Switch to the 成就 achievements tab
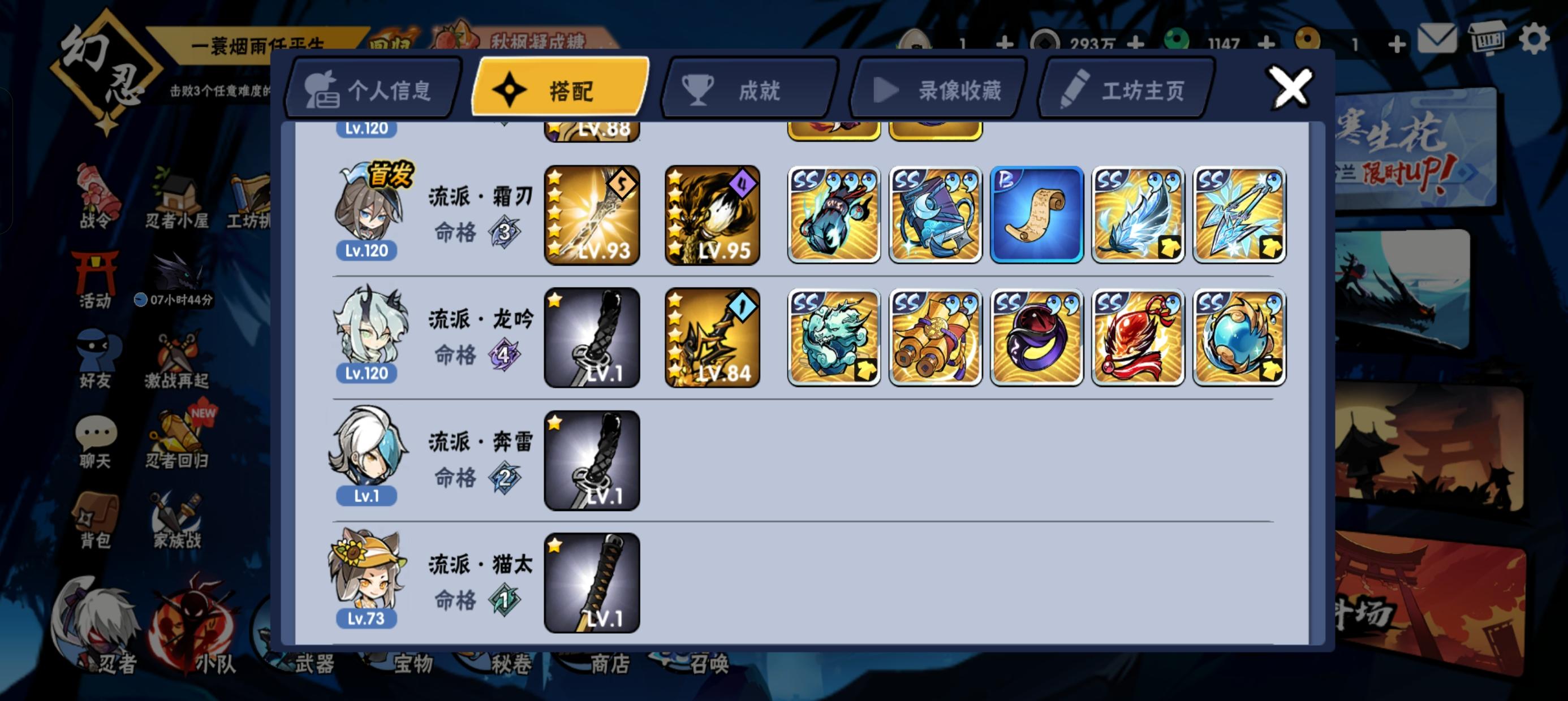Screen dimensions: 1568x701 (750, 90)
